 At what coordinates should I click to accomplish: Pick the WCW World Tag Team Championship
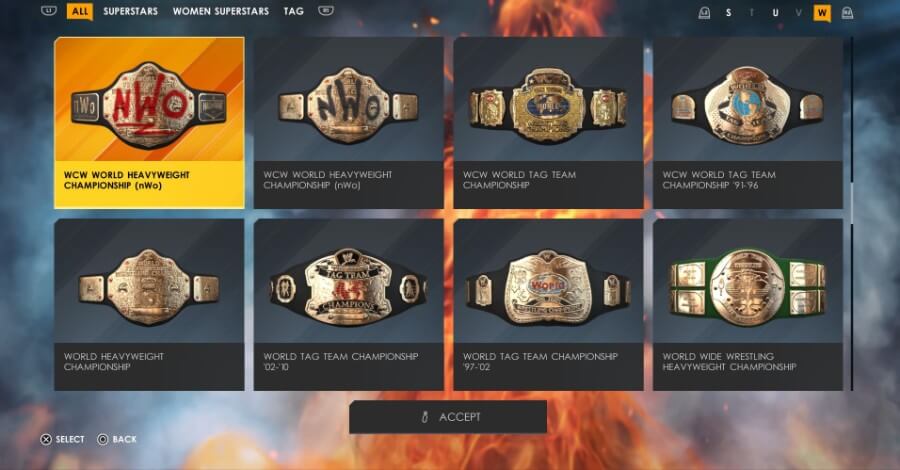coord(548,122)
